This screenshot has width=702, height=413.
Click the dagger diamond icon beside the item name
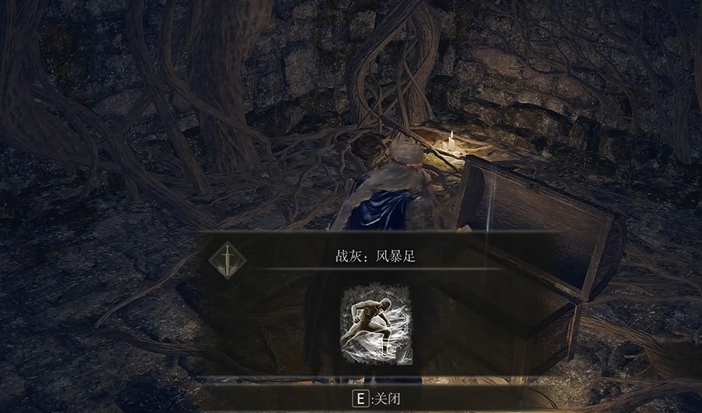pyautogui.click(x=228, y=259)
